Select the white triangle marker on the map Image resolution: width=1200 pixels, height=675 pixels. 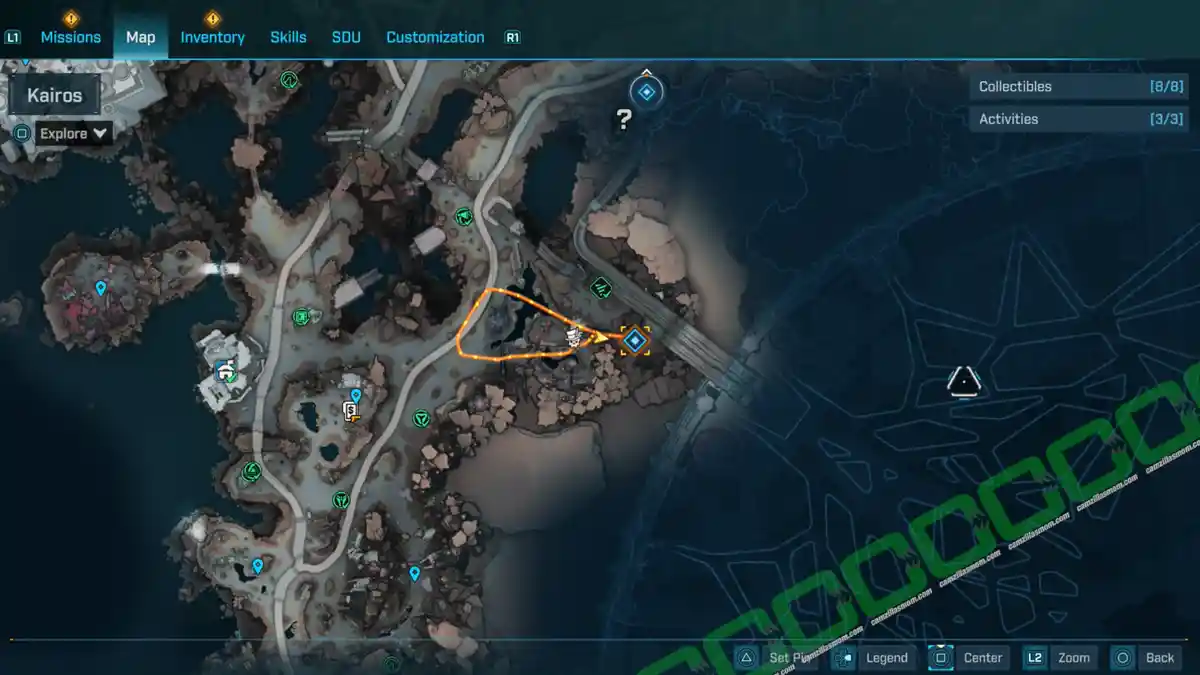pyautogui.click(x=963, y=379)
